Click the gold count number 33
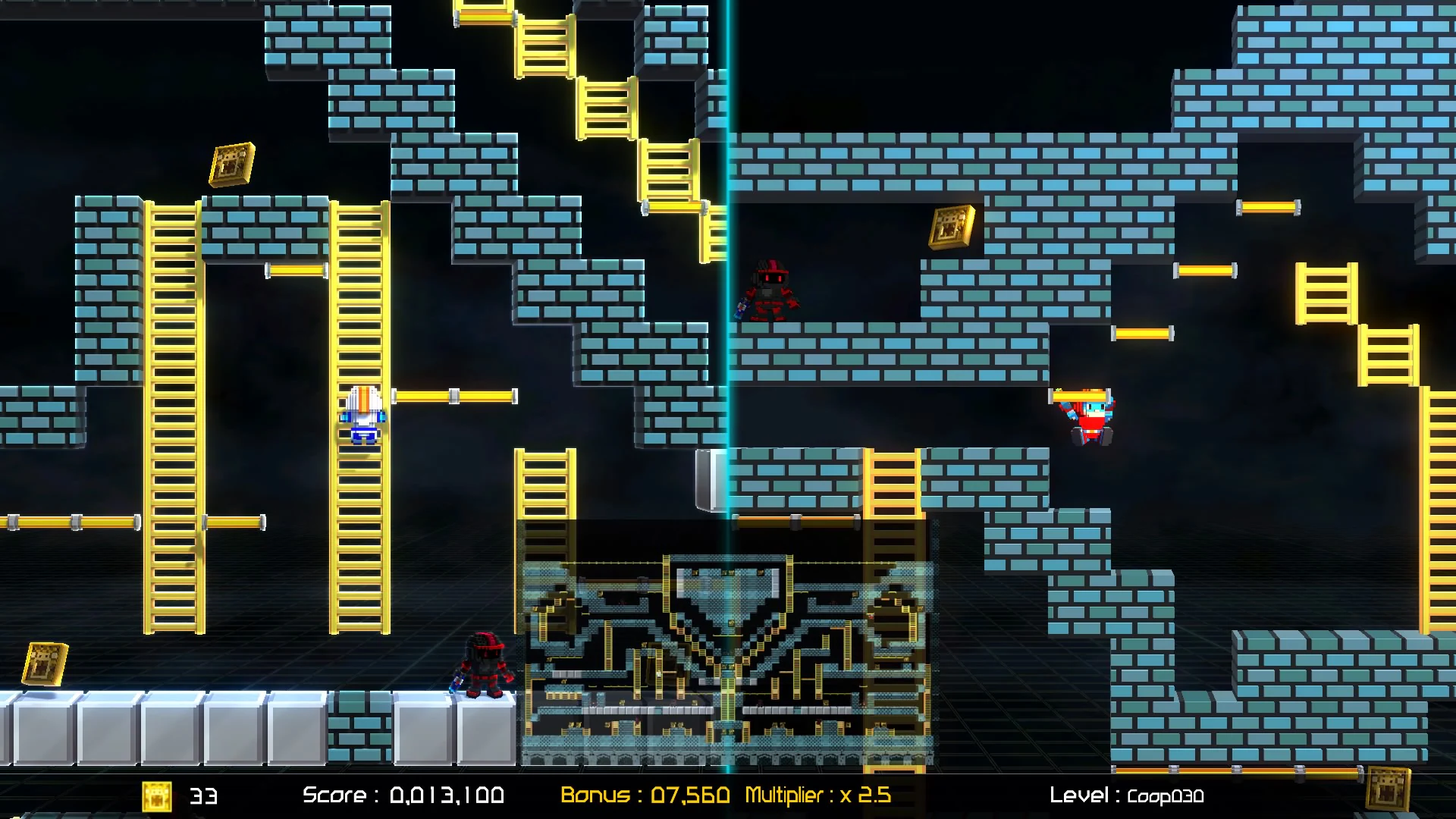Viewport: 1456px width, 819px height. coord(206,796)
